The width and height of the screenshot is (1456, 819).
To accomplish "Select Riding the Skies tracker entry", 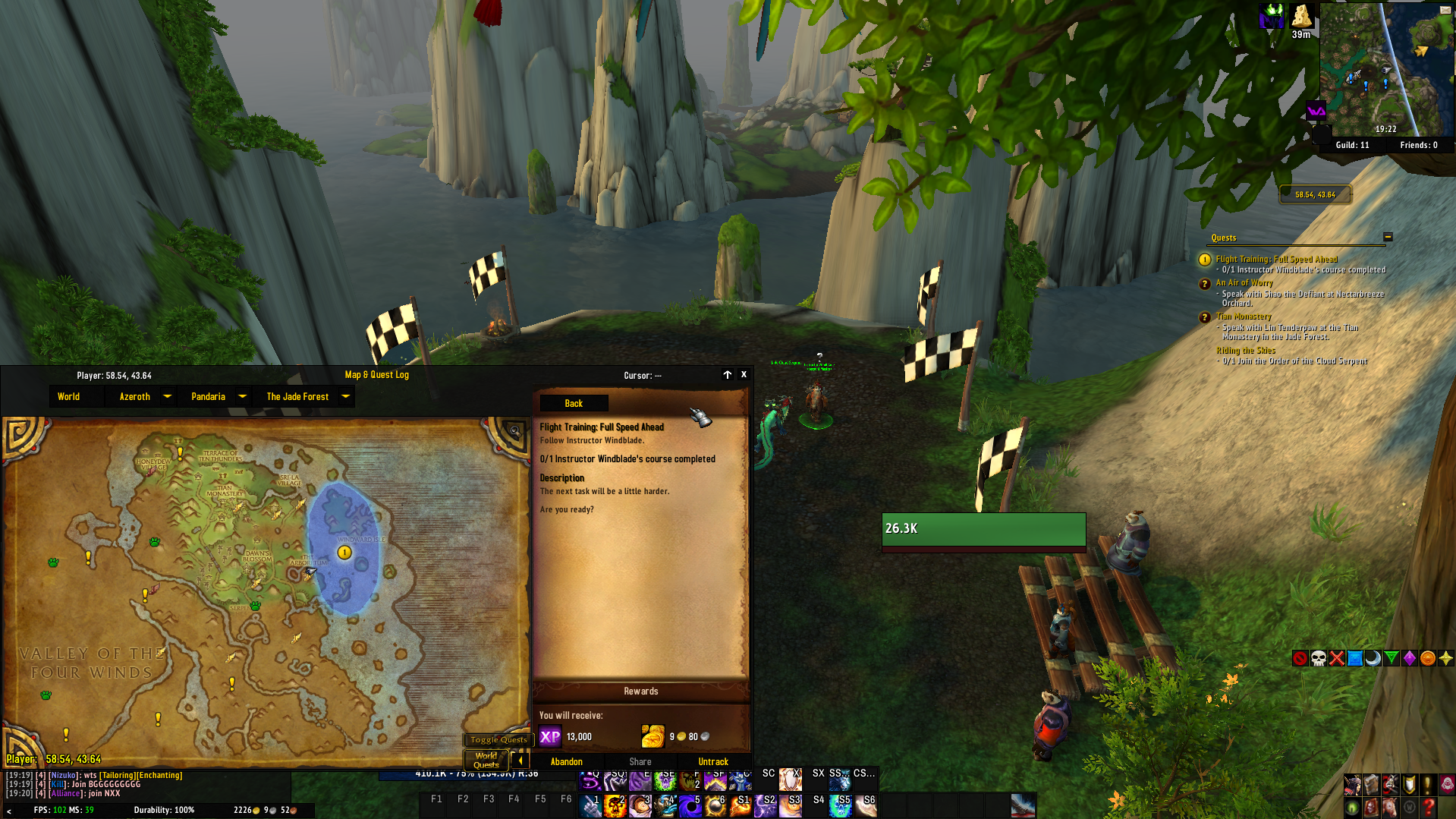I will coord(1246,351).
